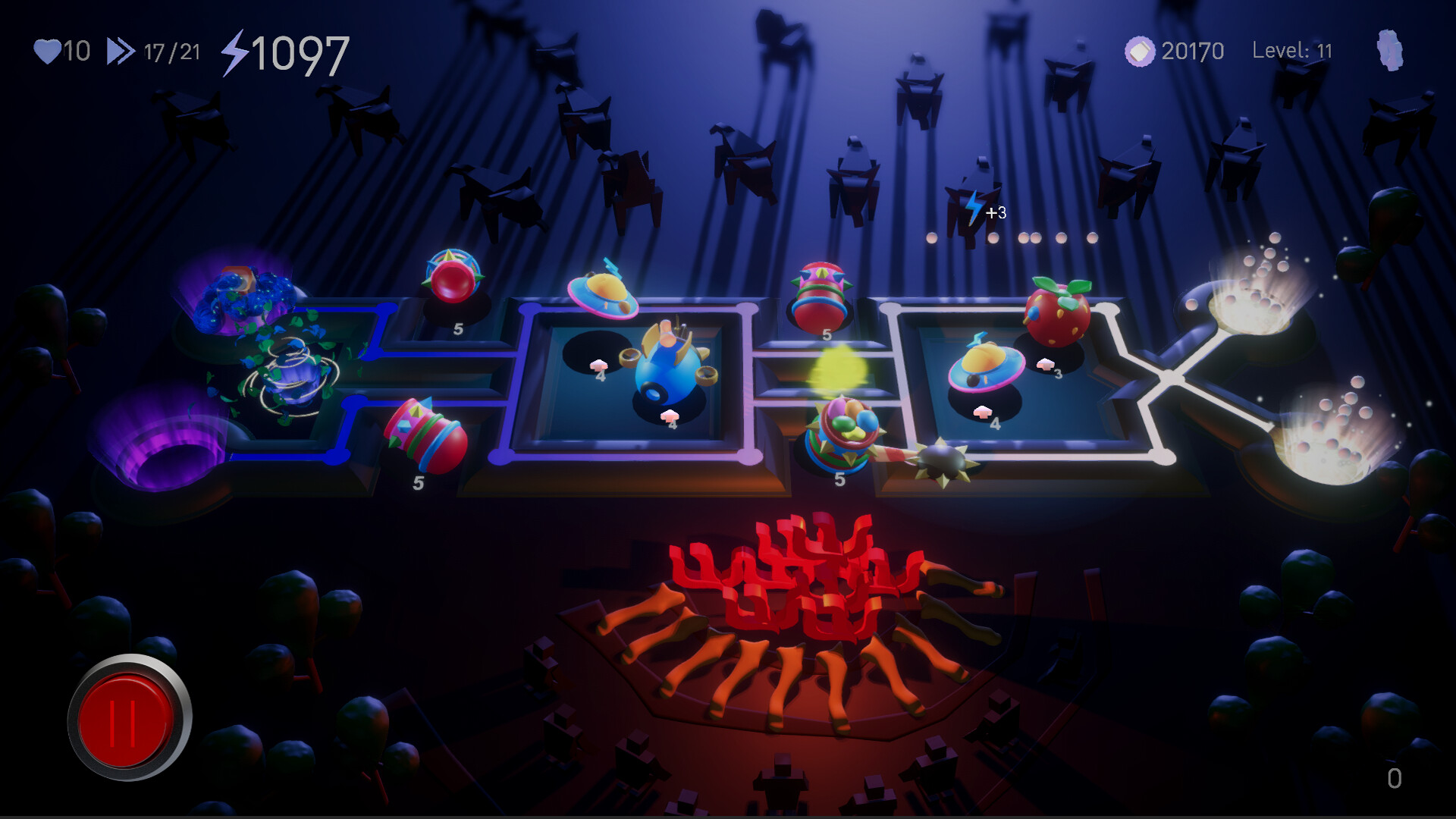The height and width of the screenshot is (819, 1456).
Task: Open the Level 11 display
Action: click(x=1296, y=51)
